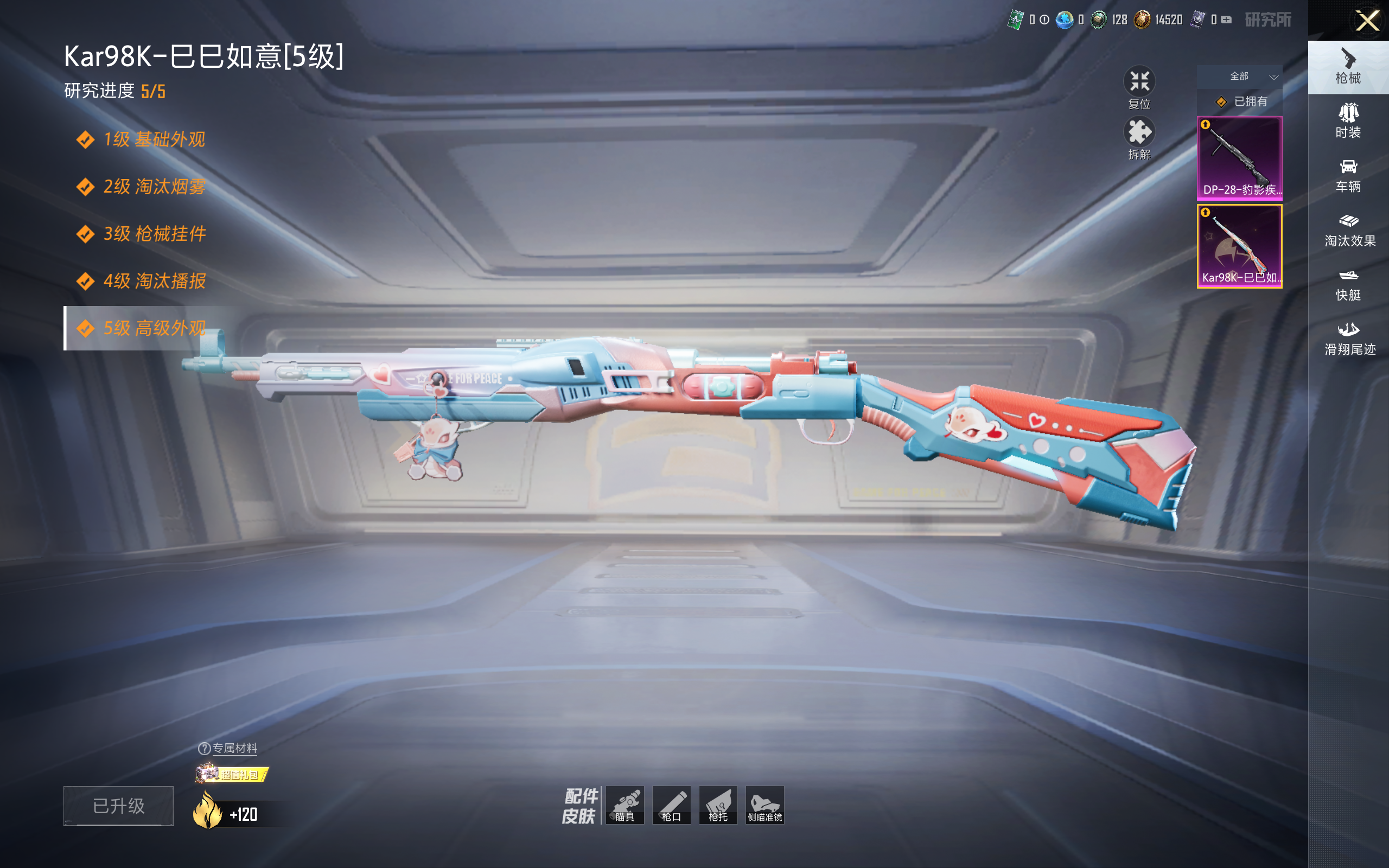
Task: Close the research lab screen
Action: (x=1367, y=21)
